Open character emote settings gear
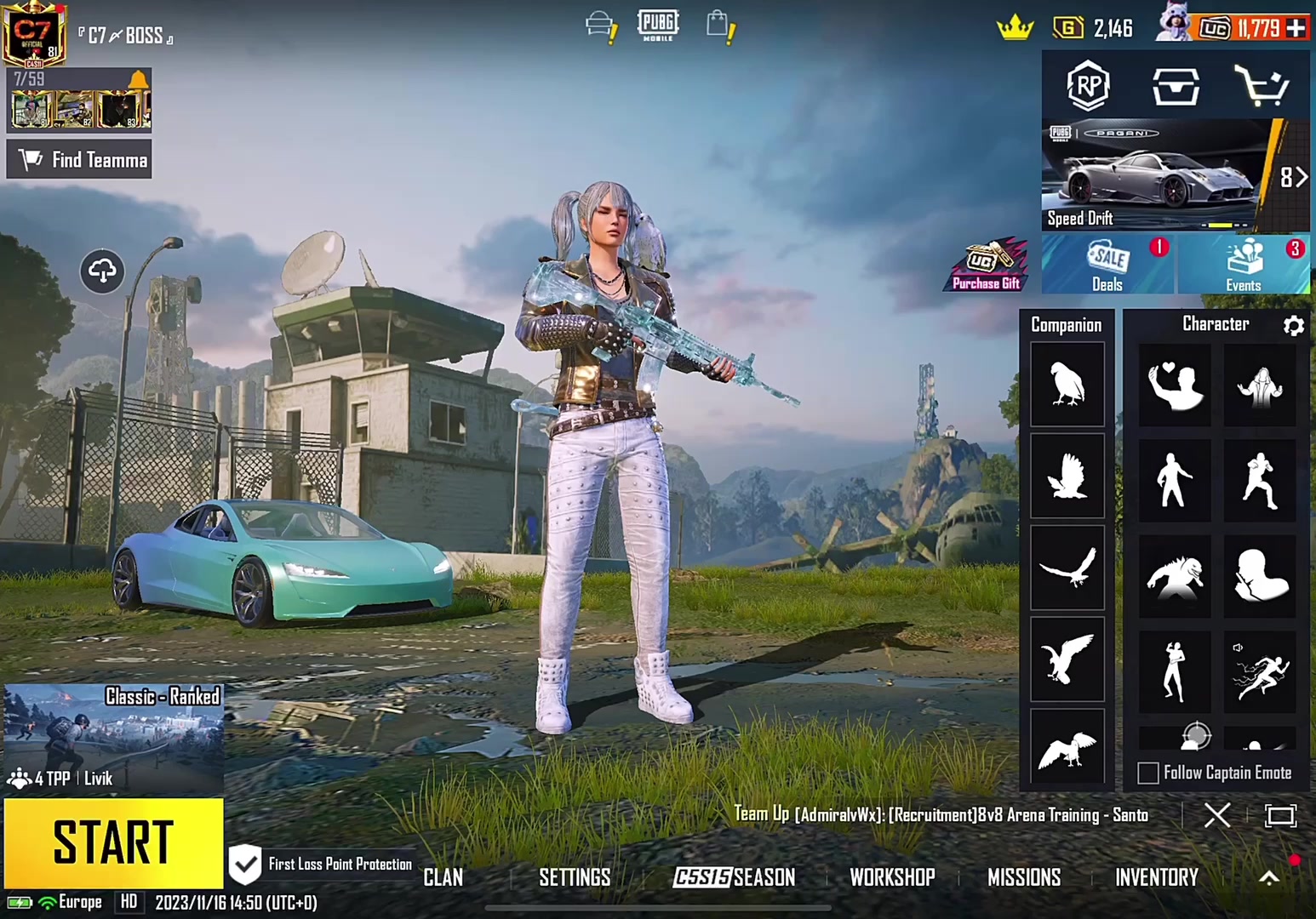 tap(1294, 325)
